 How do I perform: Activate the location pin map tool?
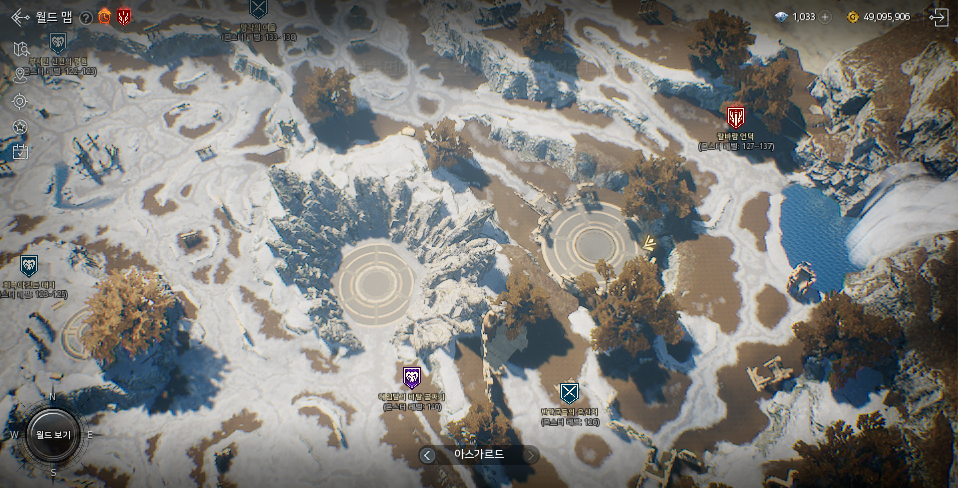[x=20, y=74]
